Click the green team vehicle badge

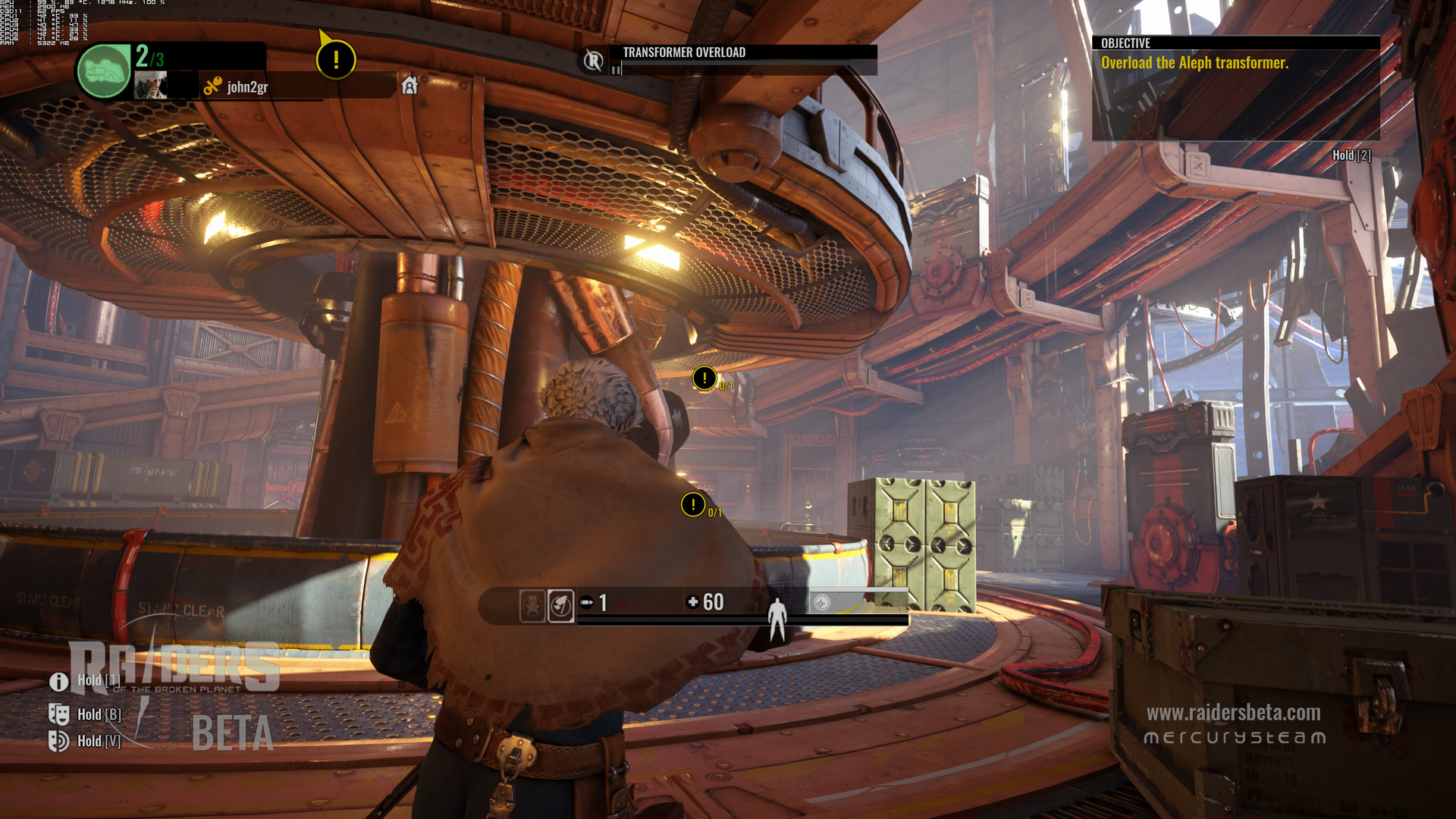coord(105,71)
